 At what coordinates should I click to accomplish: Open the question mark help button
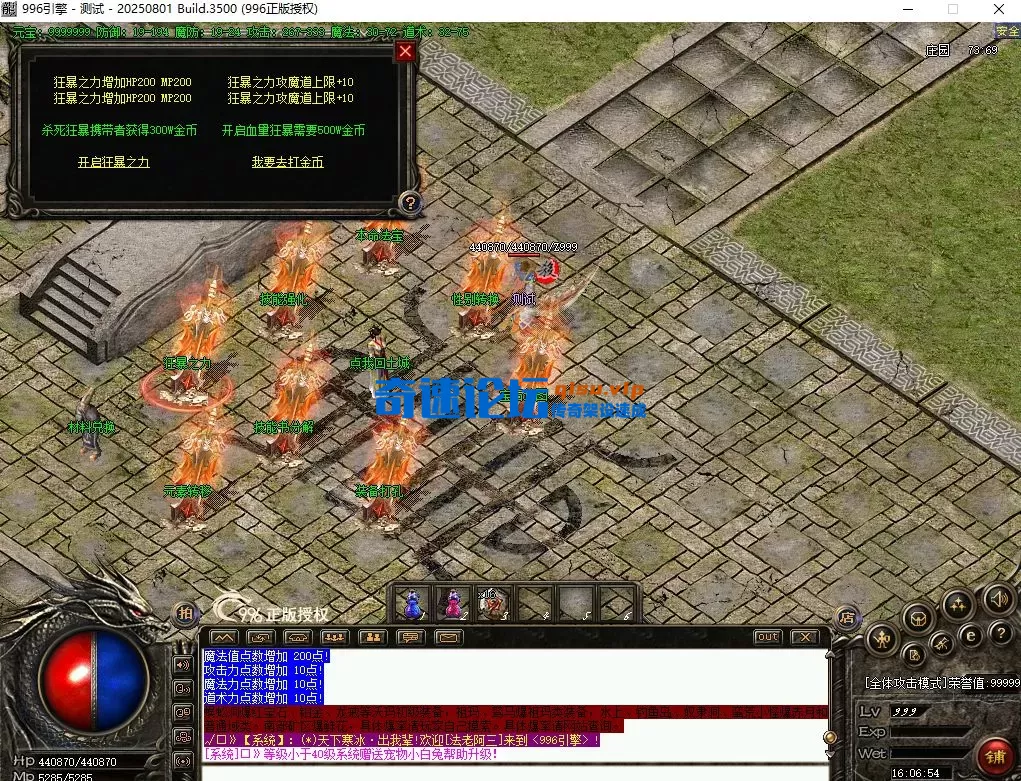click(408, 203)
